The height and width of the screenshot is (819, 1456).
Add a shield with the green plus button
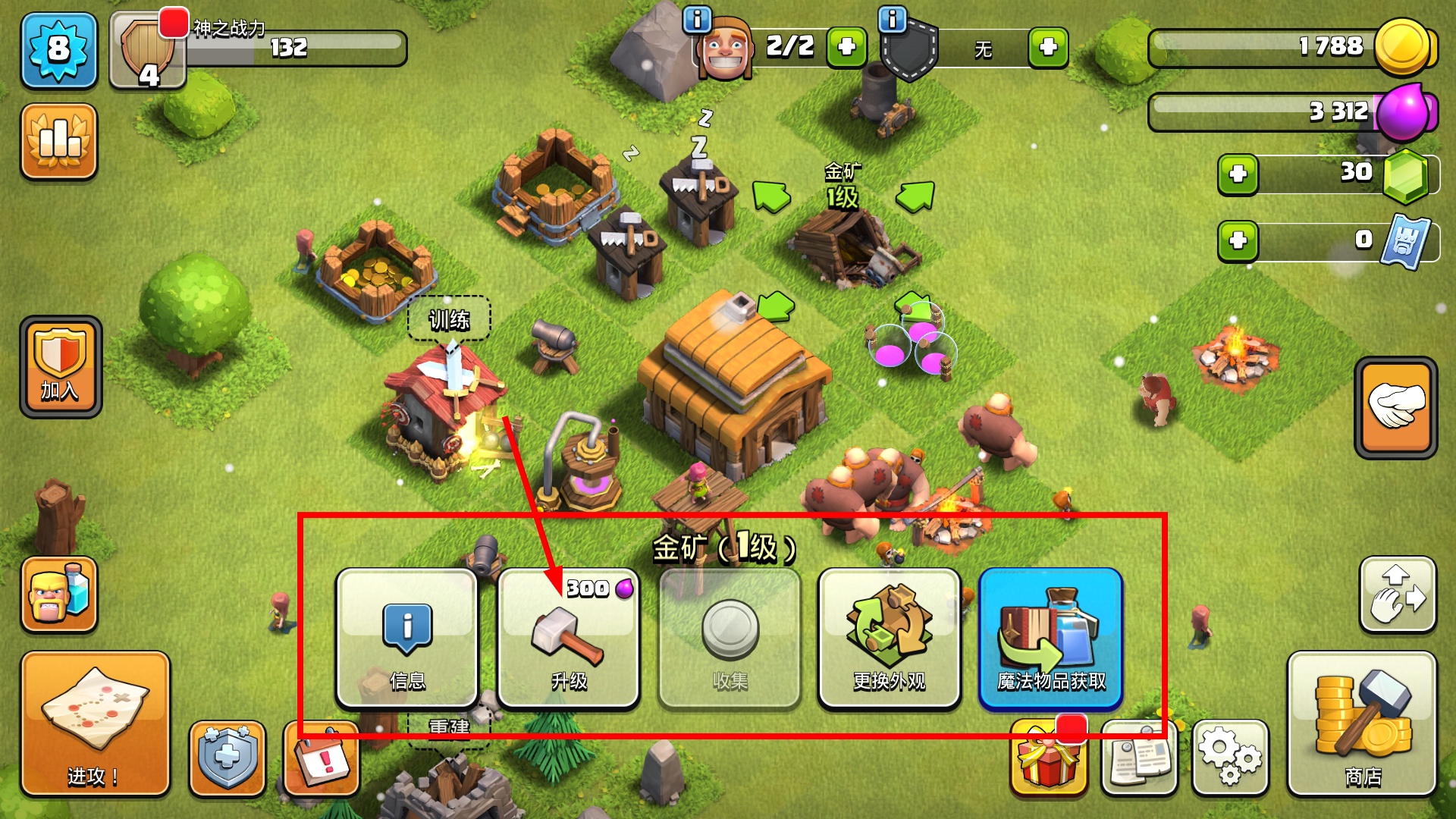click(1048, 48)
